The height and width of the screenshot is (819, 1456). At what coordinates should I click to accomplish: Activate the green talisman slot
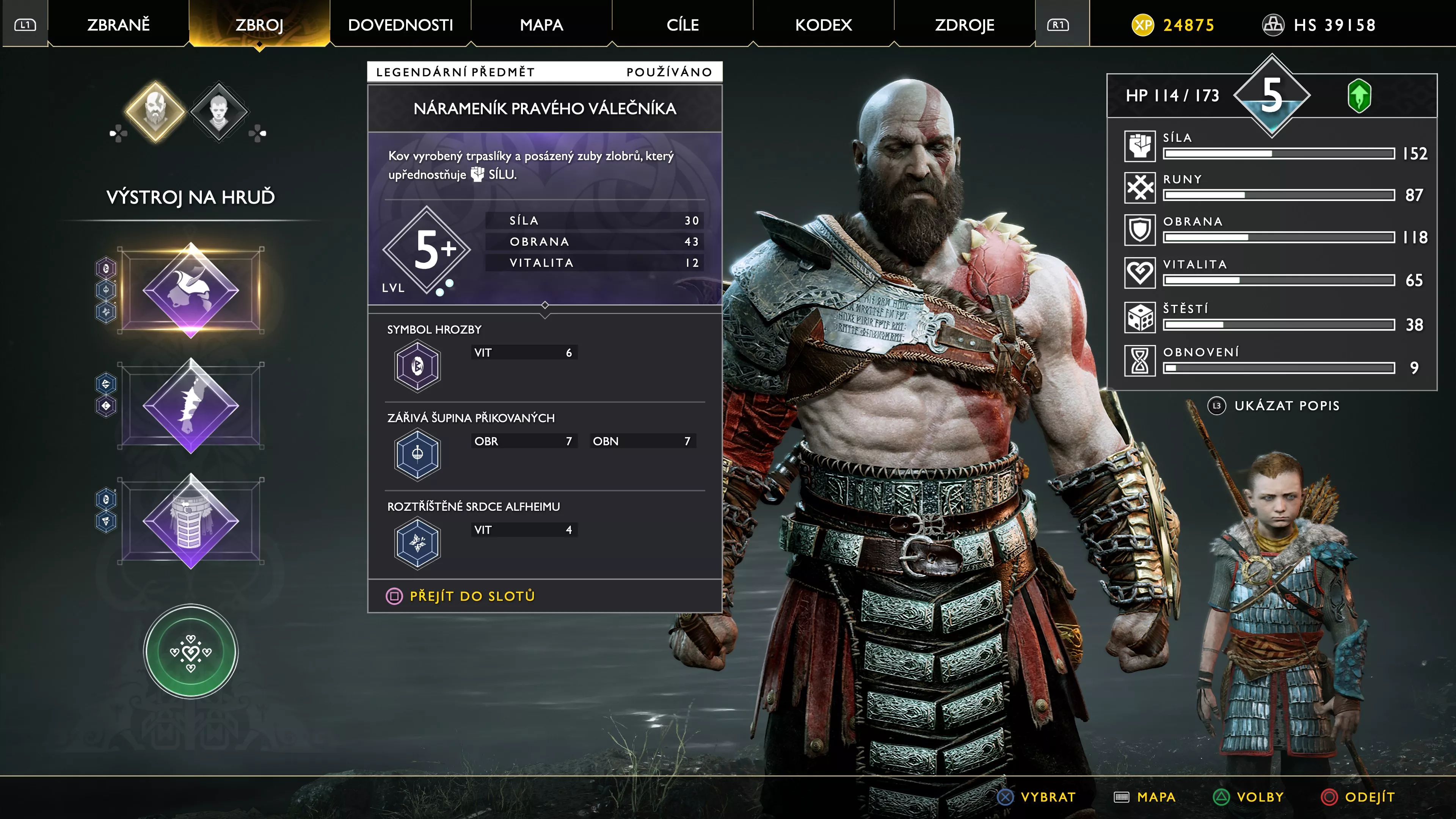pyautogui.click(x=191, y=652)
